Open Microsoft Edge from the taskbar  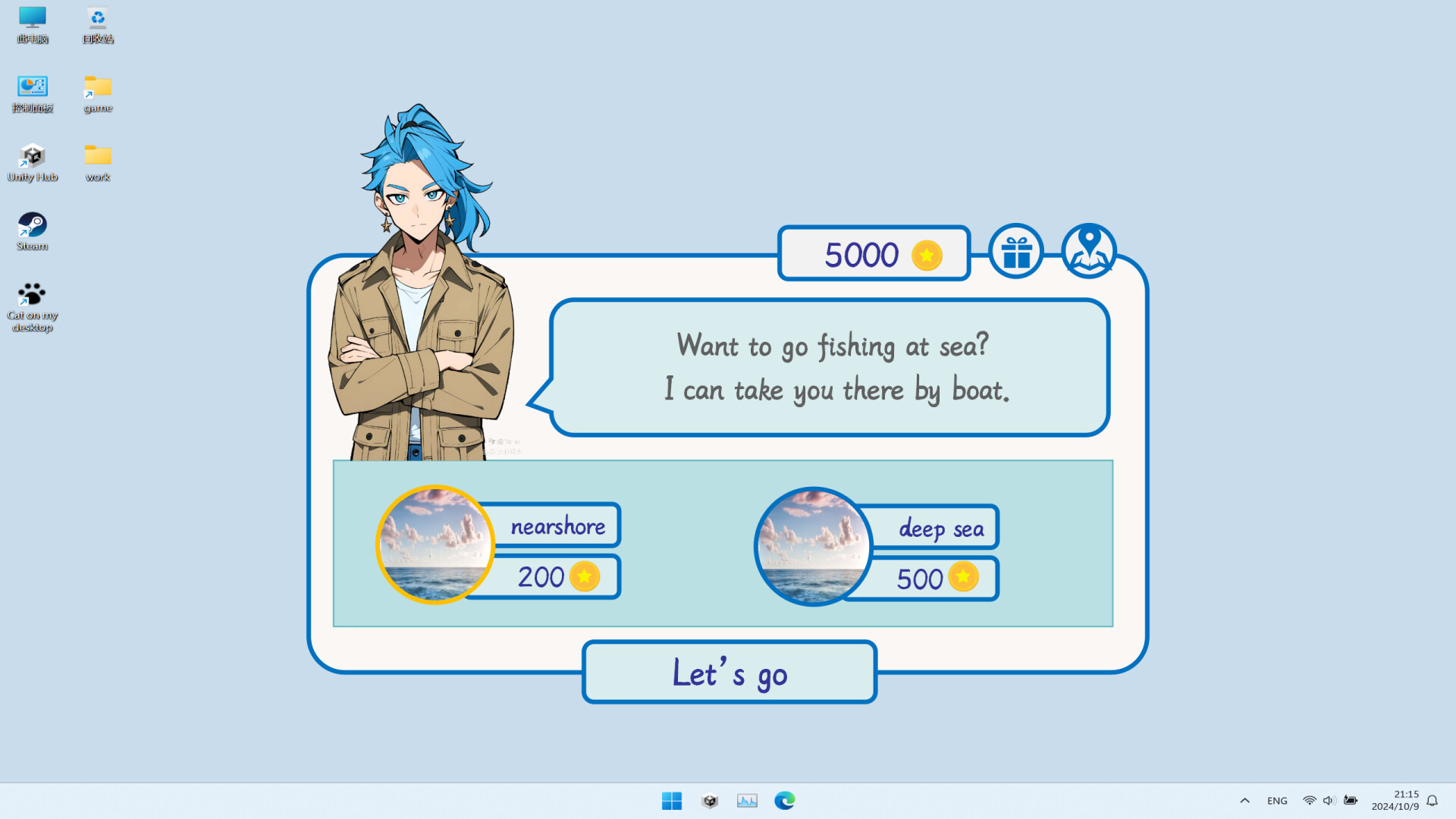[784, 800]
